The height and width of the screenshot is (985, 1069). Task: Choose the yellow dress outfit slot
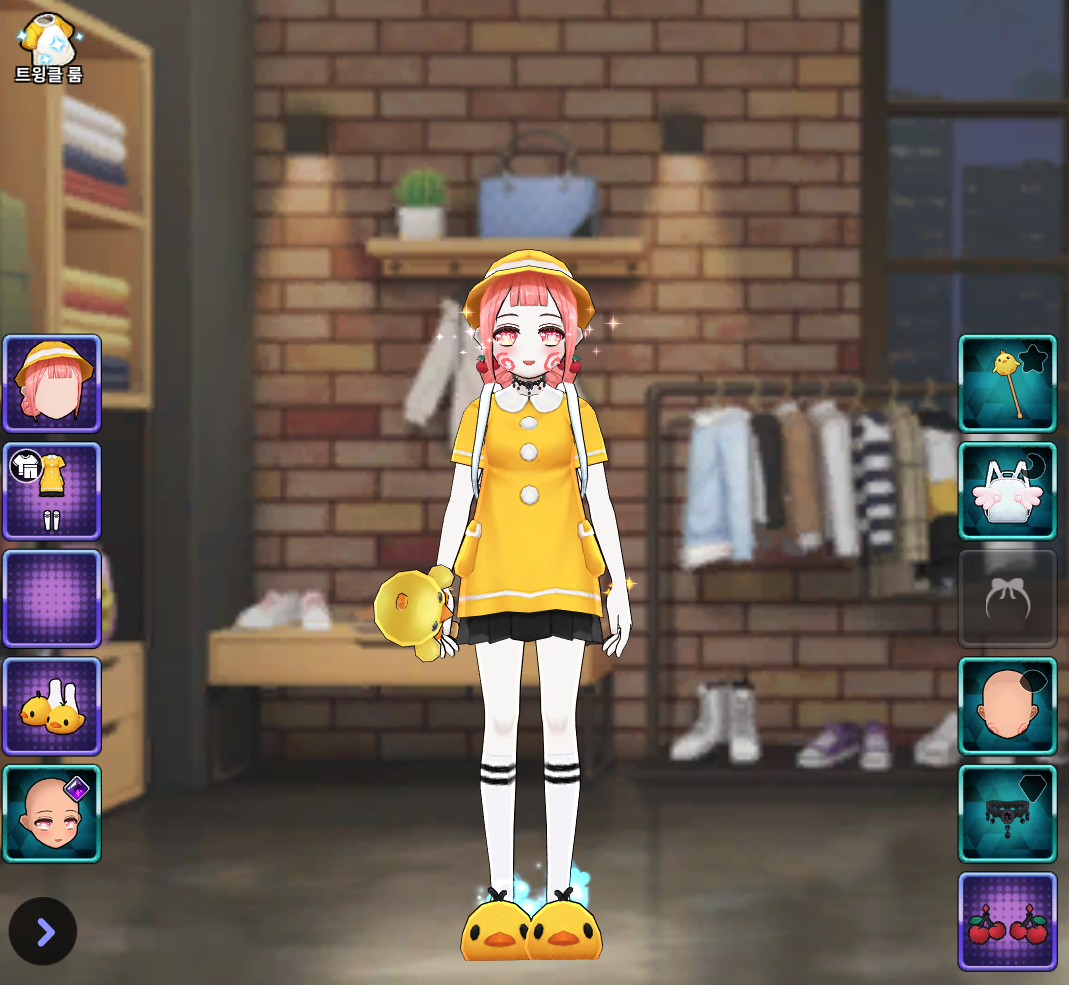(x=52, y=491)
